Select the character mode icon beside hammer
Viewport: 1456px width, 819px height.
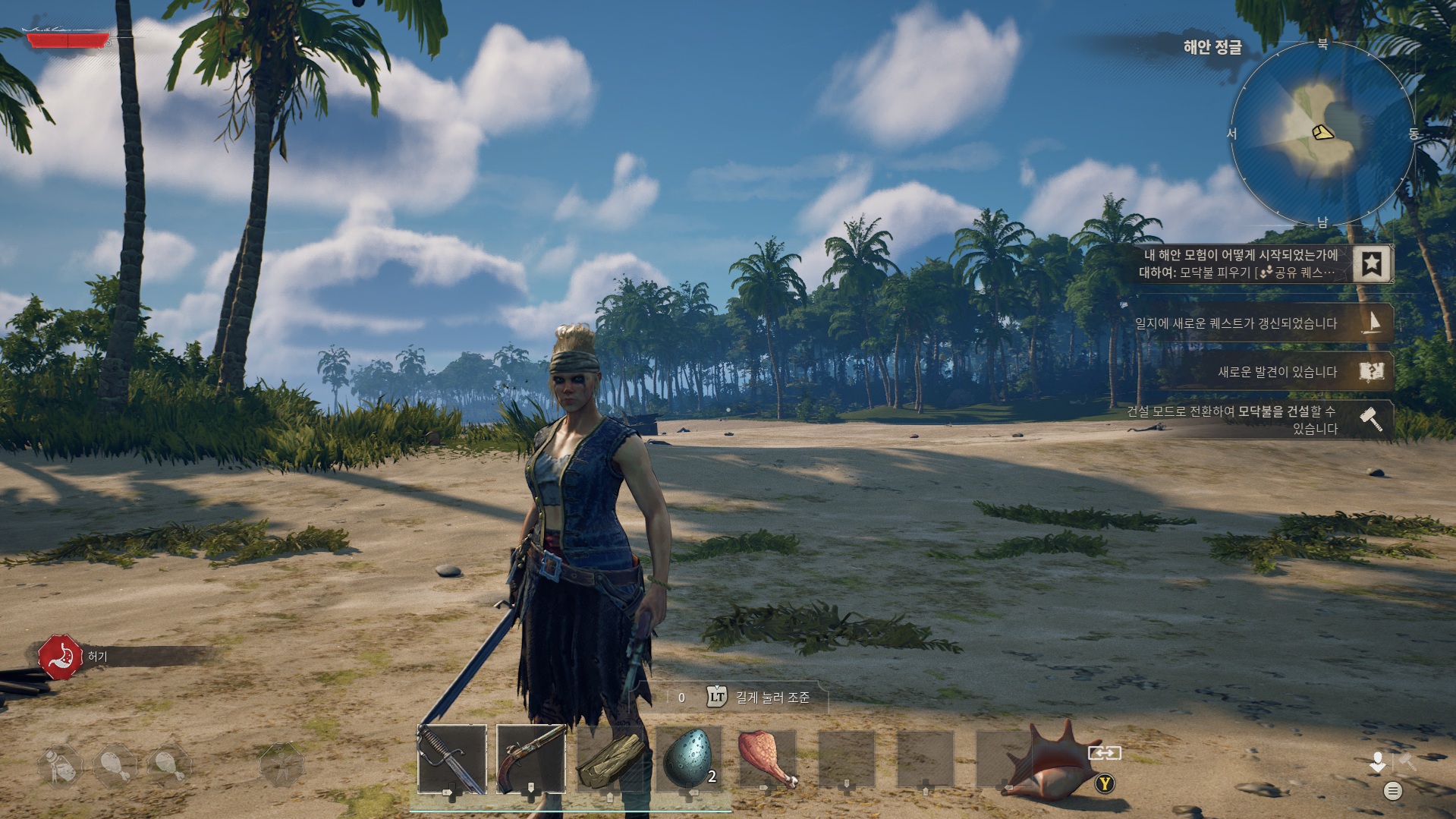tap(1377, 761)
